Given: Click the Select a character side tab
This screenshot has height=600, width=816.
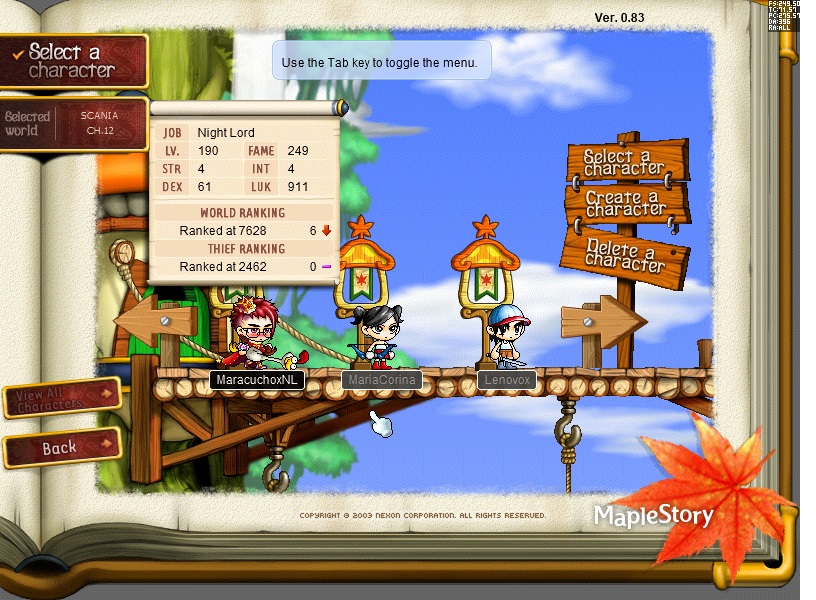Looking at the screenshot, I should 73,61.
